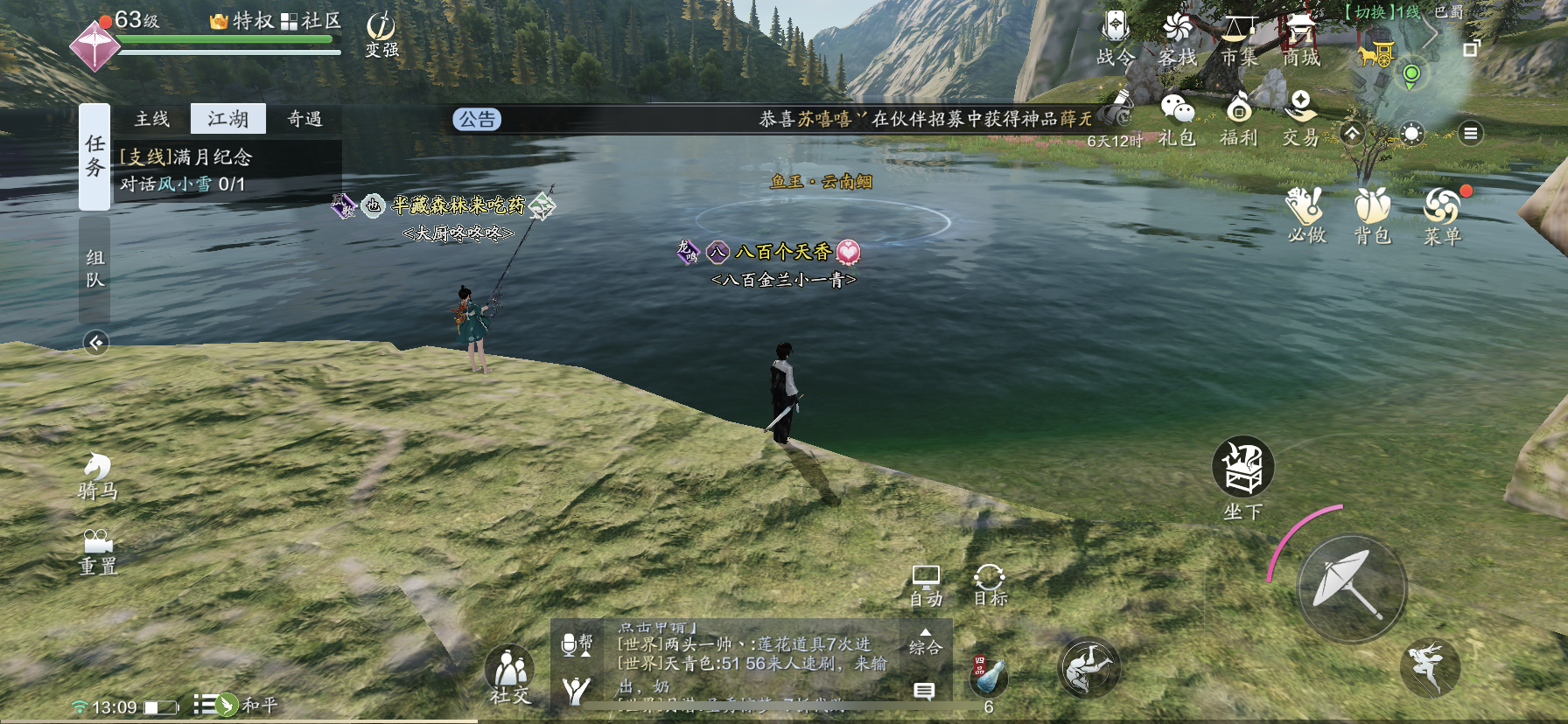Open the 战令 battle pass
The width and height of the screenshot is (1568, 724).
pos(1116,38)
